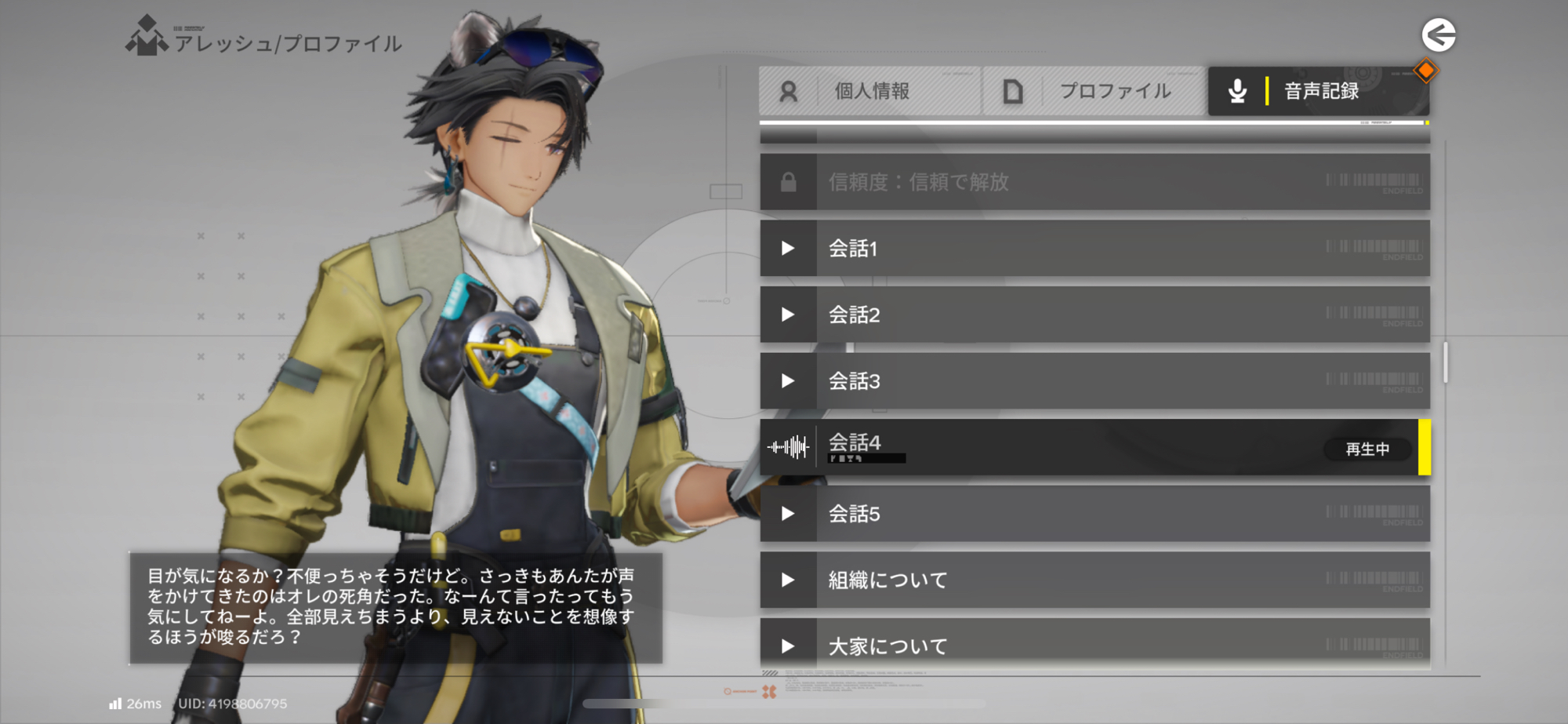Select the 音声記録 tab
1568x724 pixels.
click(x=1318, y=91)
